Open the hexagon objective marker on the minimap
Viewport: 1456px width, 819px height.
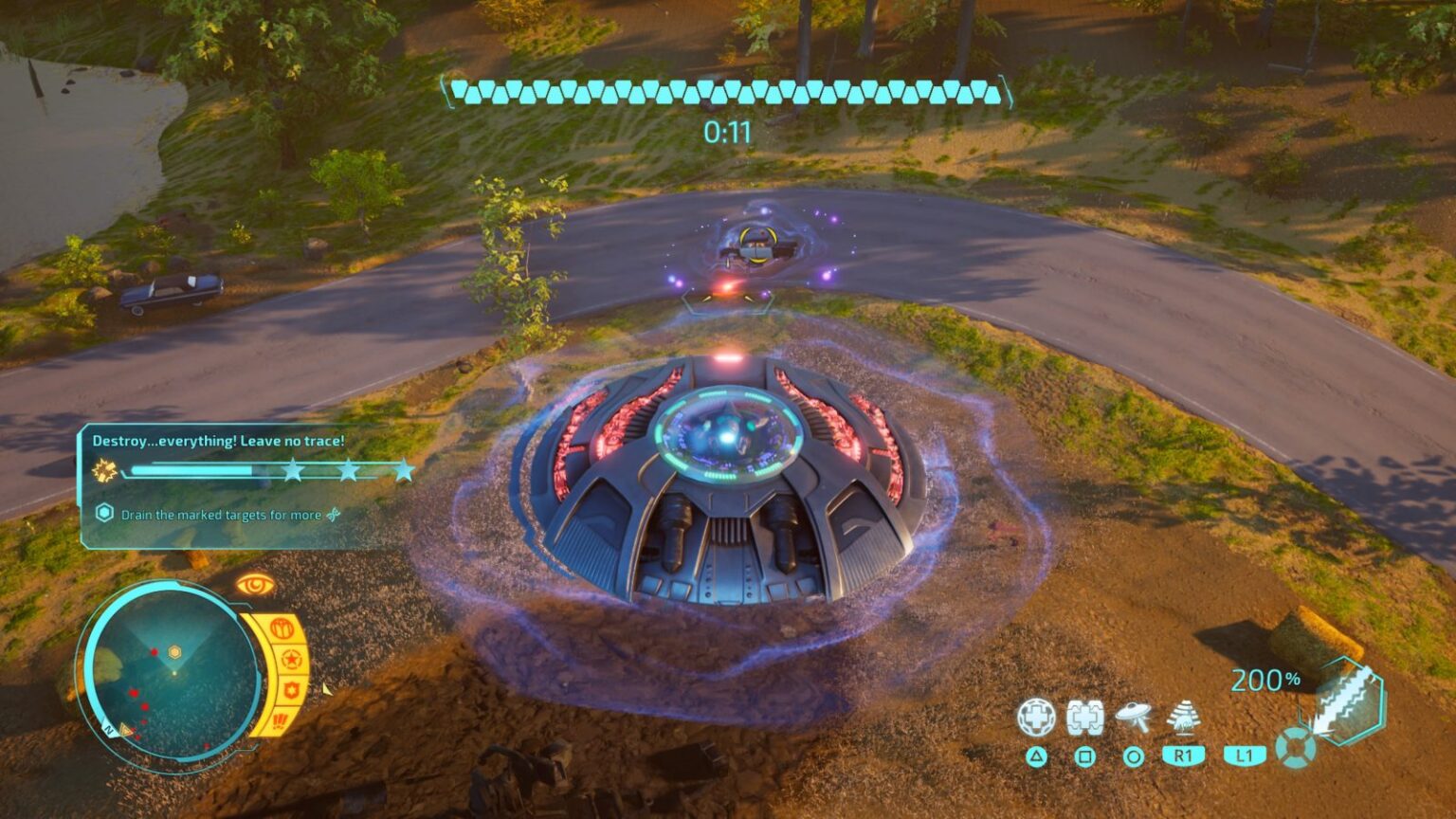(x=174, y=650)
